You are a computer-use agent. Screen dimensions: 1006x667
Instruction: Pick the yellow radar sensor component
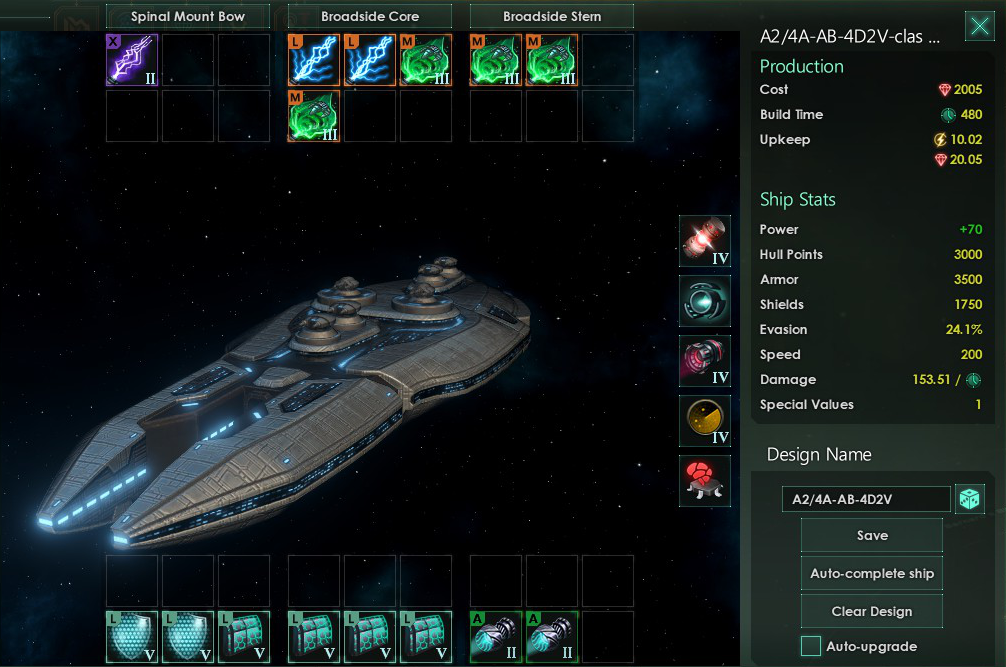(x=704, y=421)
